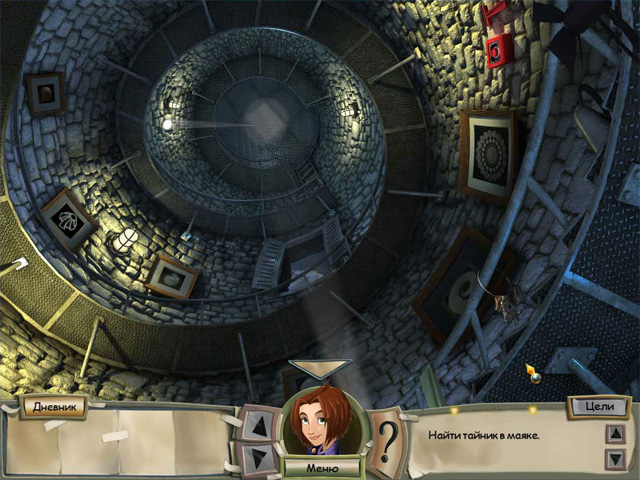This screenshot has height=480, width=640.
Task: Click the red-haired girl portrait
Action: tap(320, 421)
